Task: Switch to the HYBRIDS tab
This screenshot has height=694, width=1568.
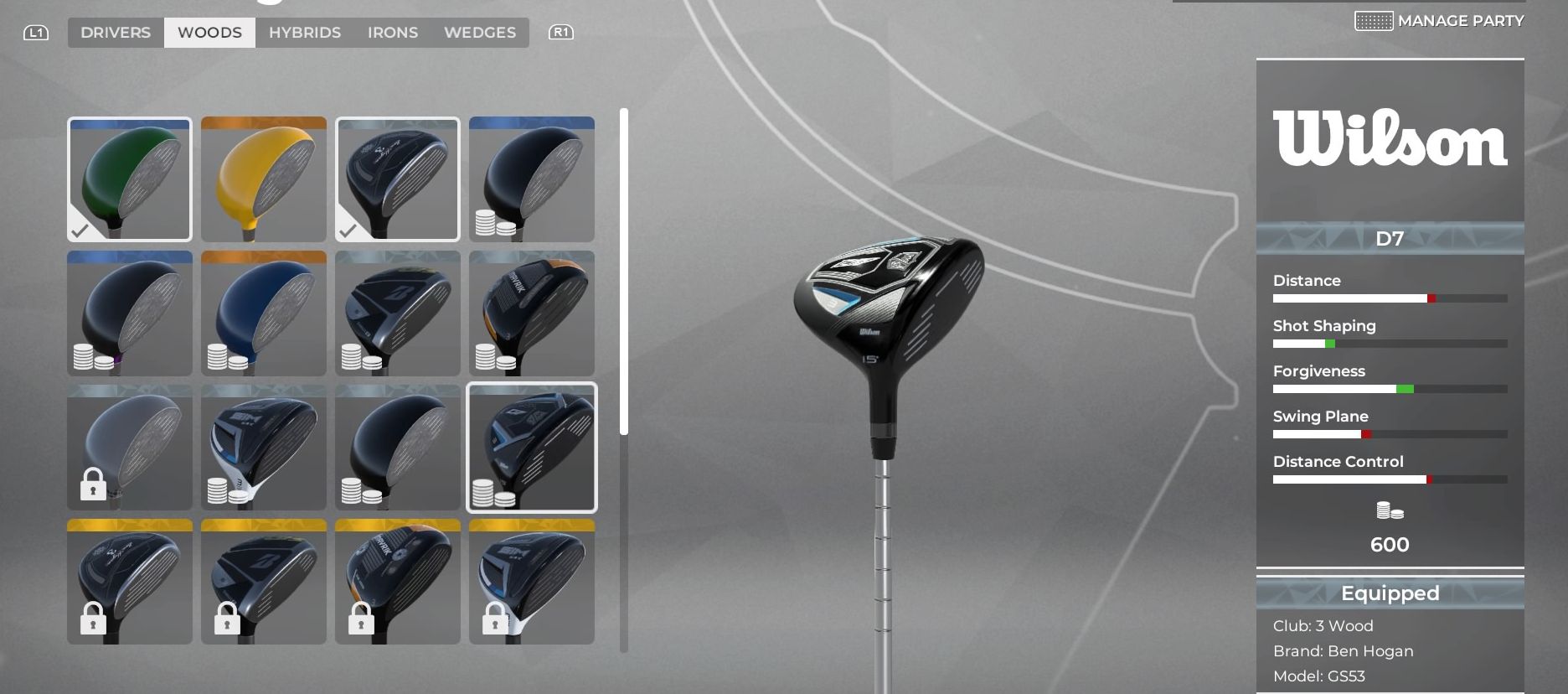Action: tap(304, 32)
